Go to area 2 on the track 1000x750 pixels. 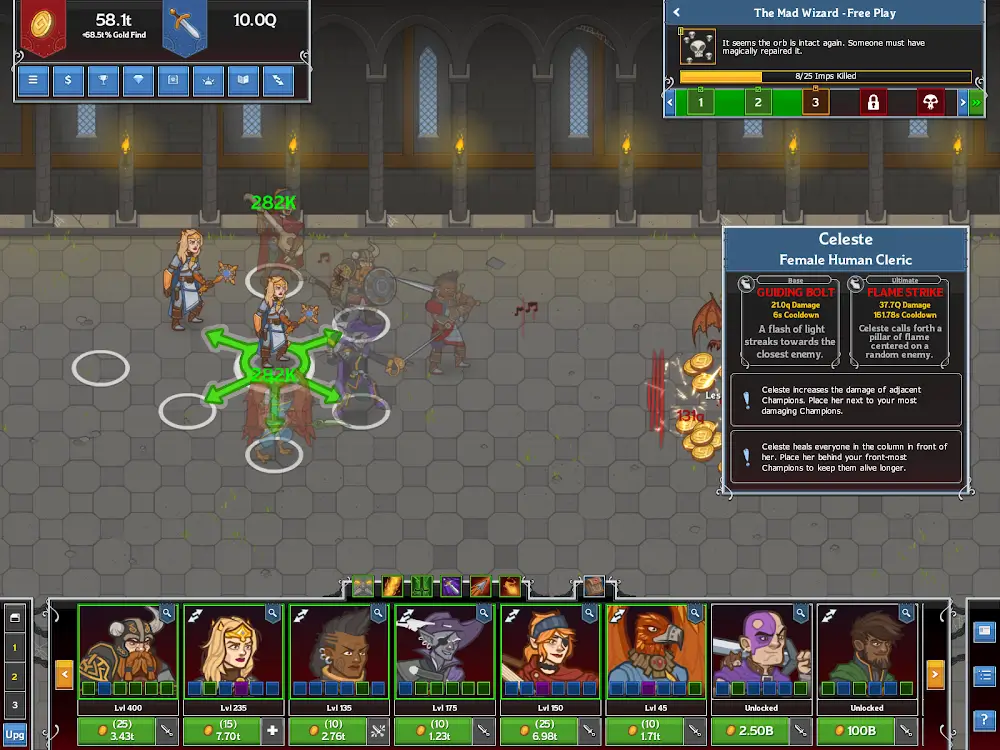(758, 101)
